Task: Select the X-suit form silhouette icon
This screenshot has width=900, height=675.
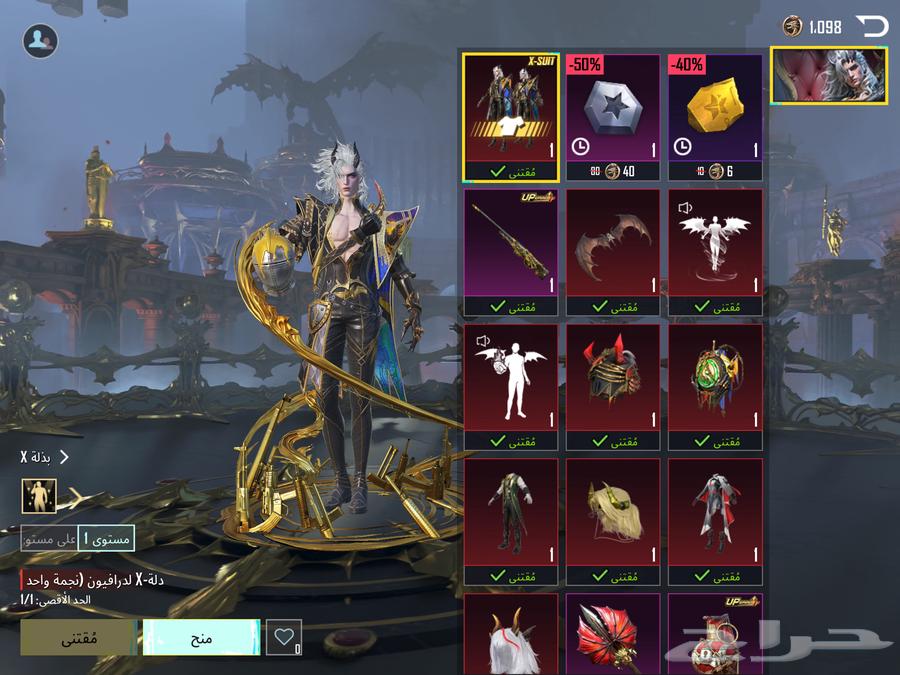Action: [39, 495]
